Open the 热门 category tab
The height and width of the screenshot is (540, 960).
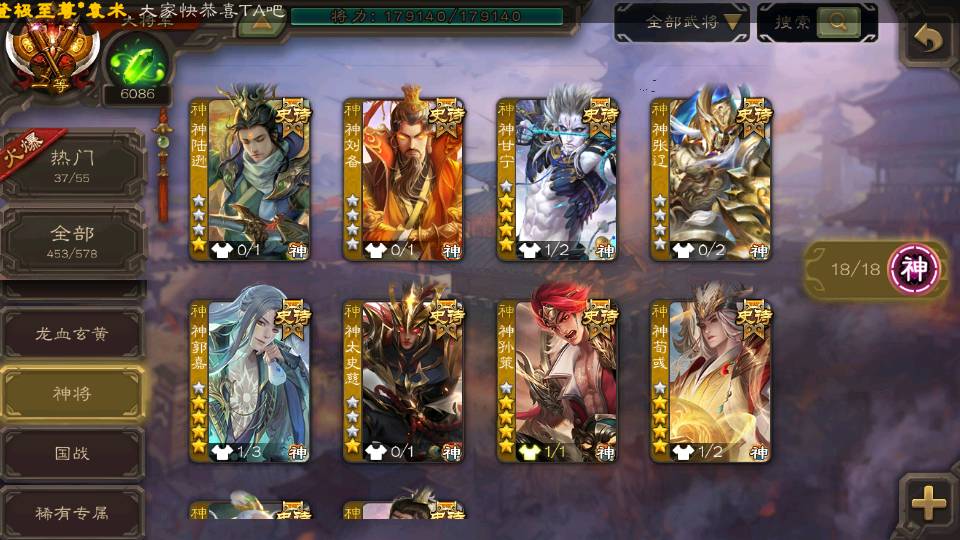pyautogui.click(x=72, y=165)
